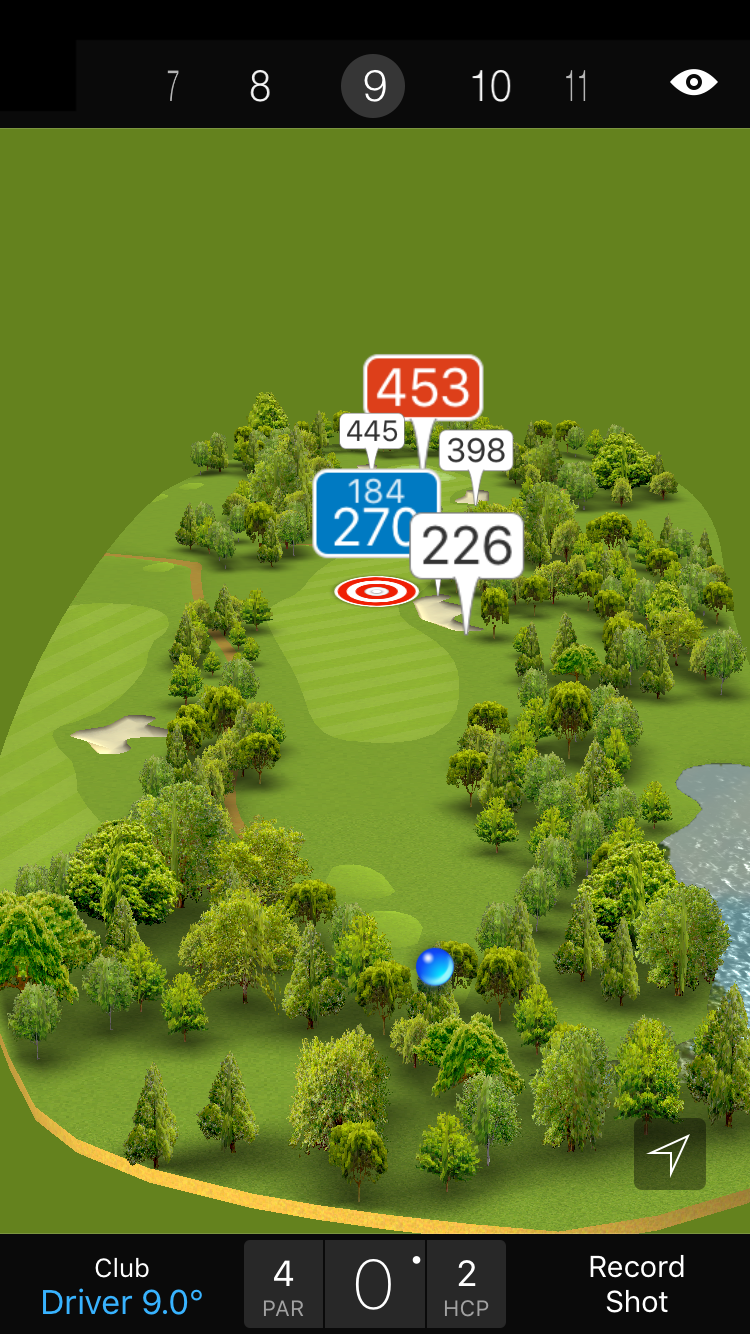Jump to hole 10
Screen dimensions: 750x1334
pyautogui.click(x=491, y=87)
